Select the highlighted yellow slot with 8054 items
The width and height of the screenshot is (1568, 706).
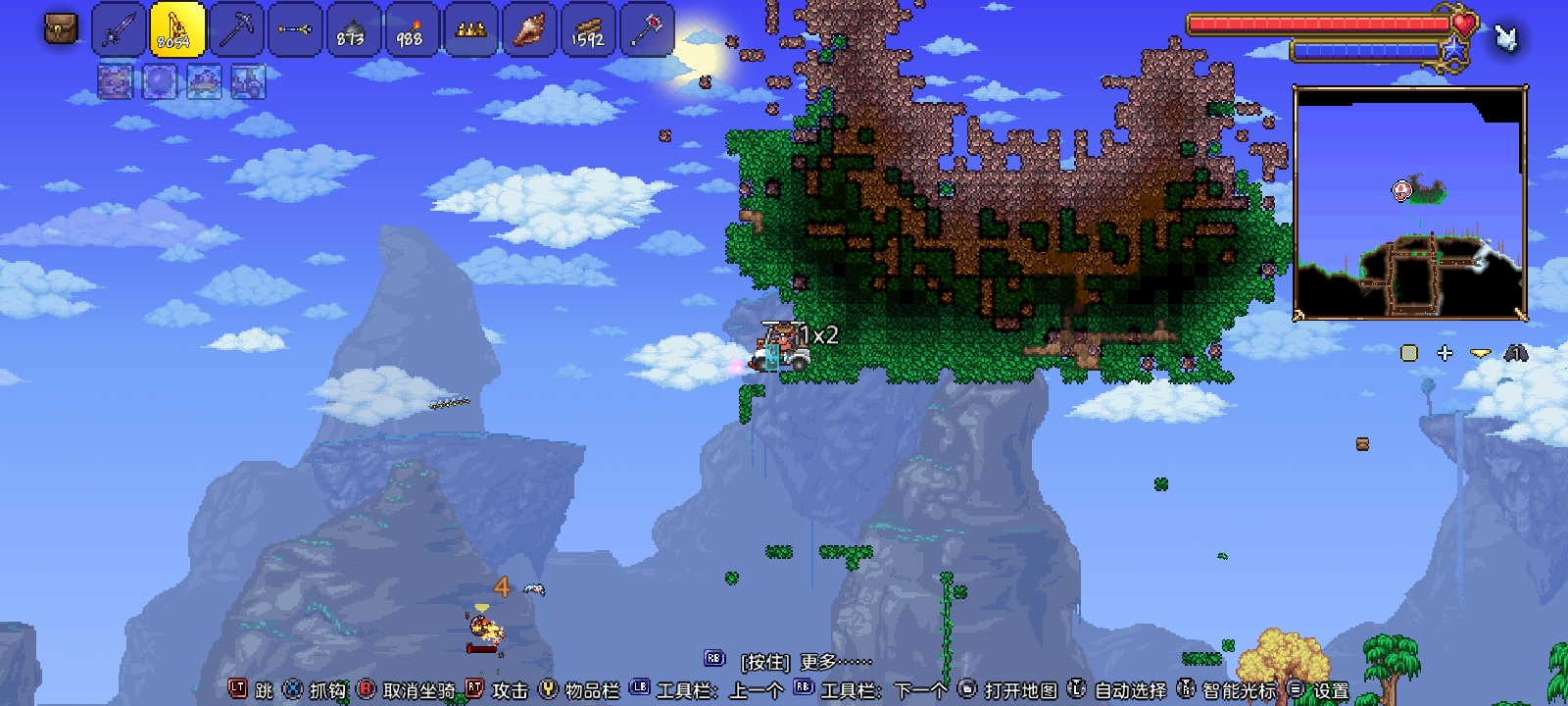(x=177, y=29)
